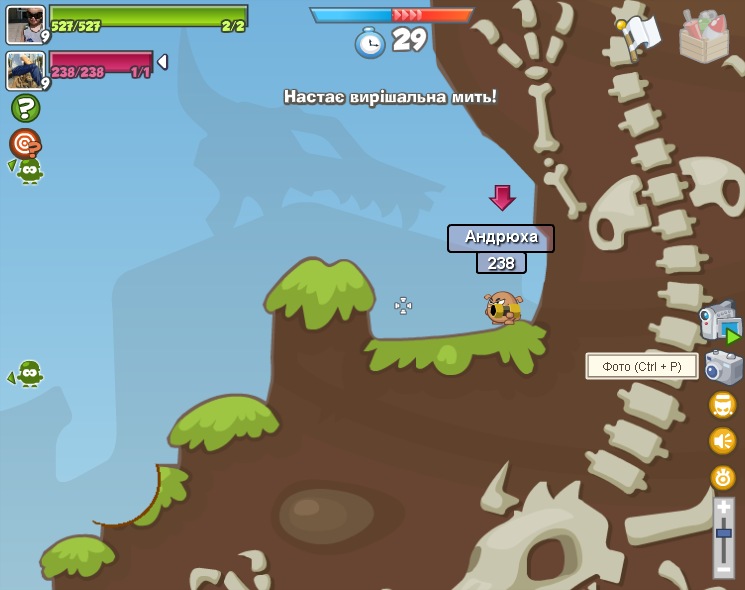Click the white surrender flag

tap(640, 34)
